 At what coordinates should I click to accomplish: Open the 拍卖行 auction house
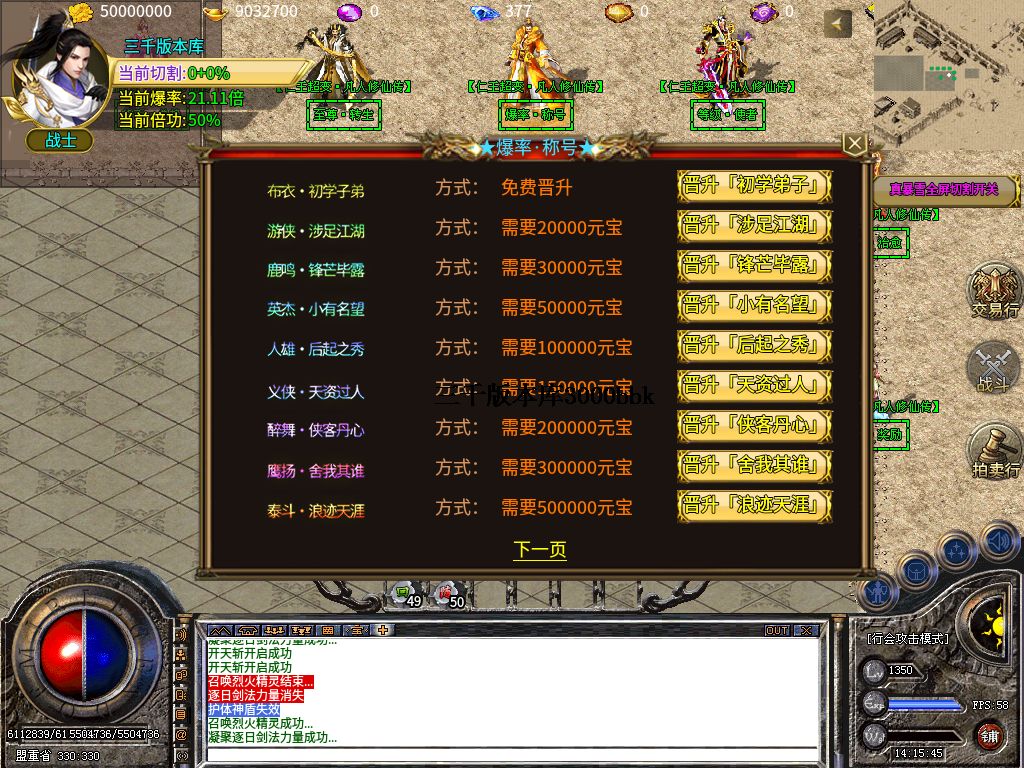(x=995, y=452)
